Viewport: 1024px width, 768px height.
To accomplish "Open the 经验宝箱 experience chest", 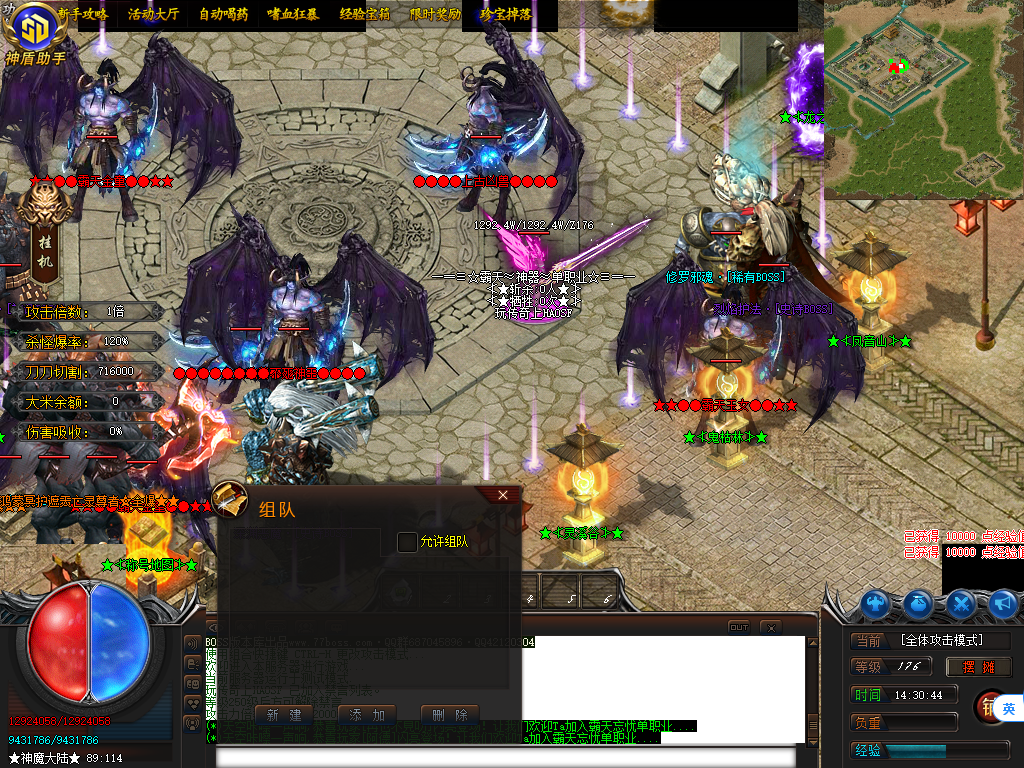I will 364,15.
